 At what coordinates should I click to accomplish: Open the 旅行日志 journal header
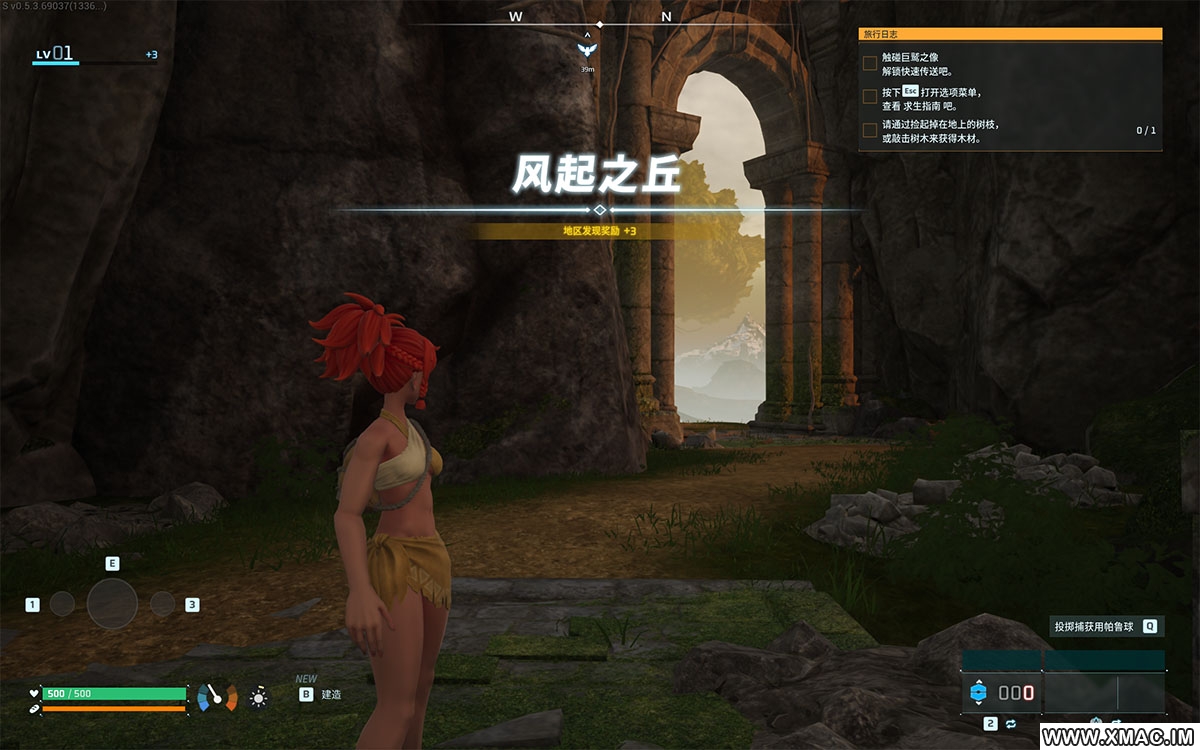click(x=1010, y=33)
